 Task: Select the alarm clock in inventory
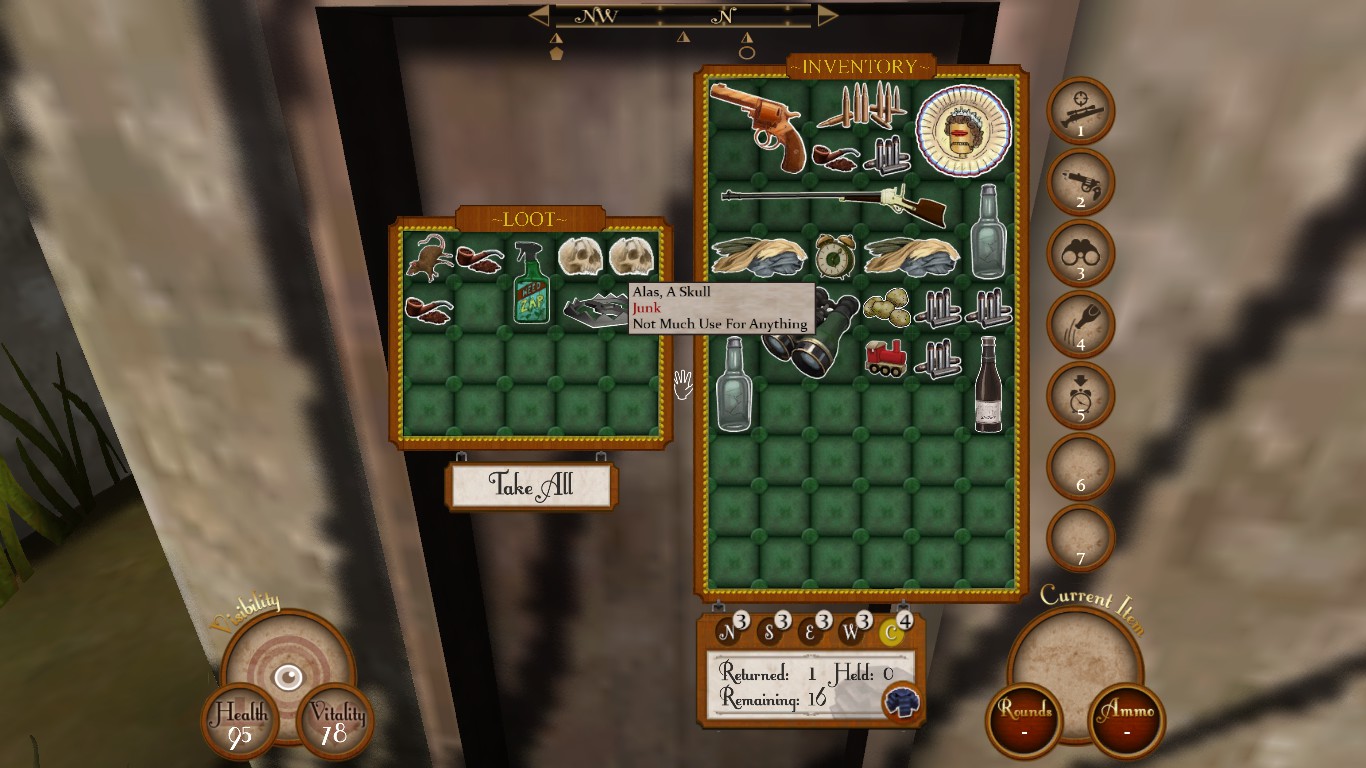834,255
